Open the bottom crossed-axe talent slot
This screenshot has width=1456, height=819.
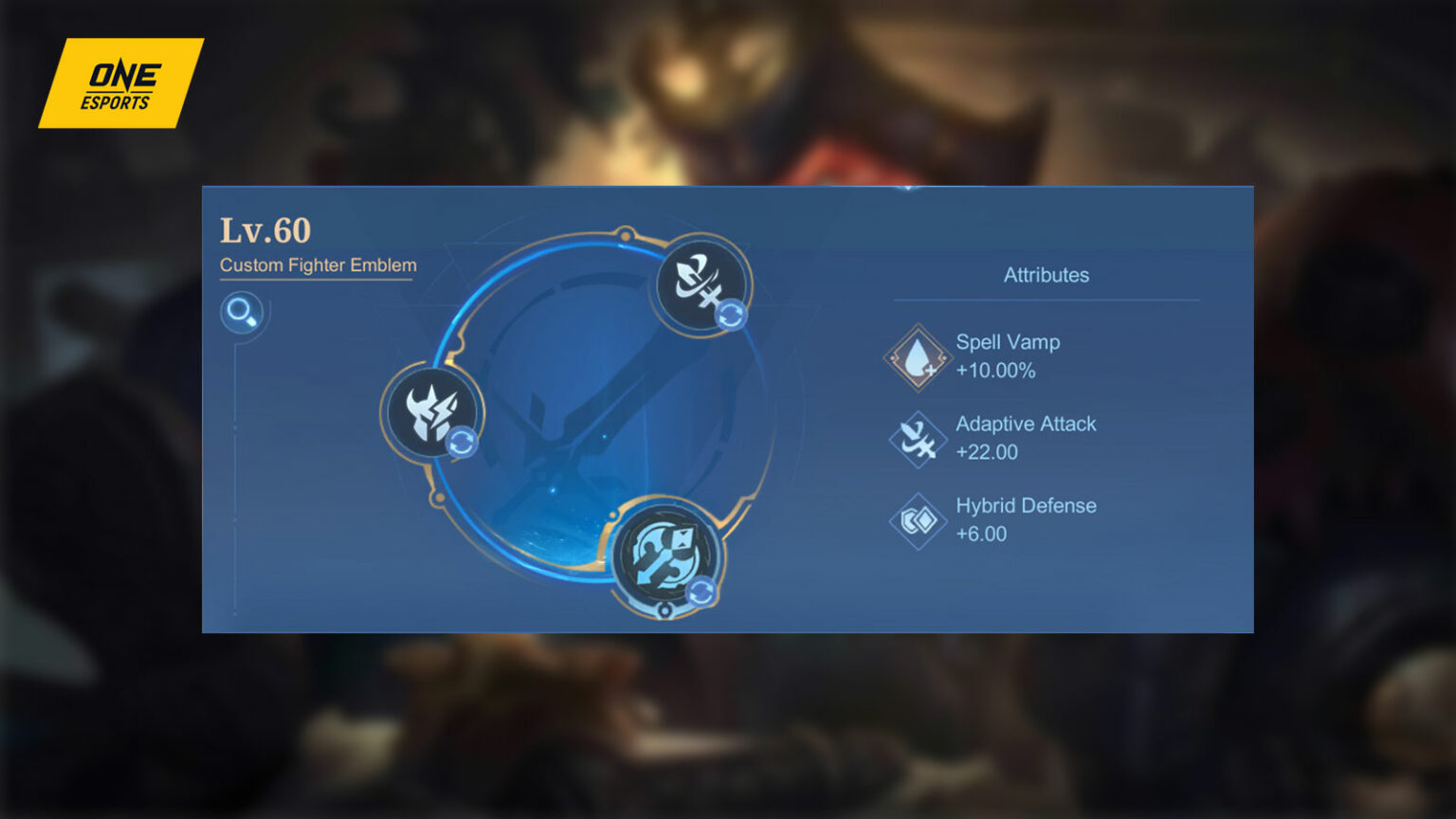coord(664,553)
